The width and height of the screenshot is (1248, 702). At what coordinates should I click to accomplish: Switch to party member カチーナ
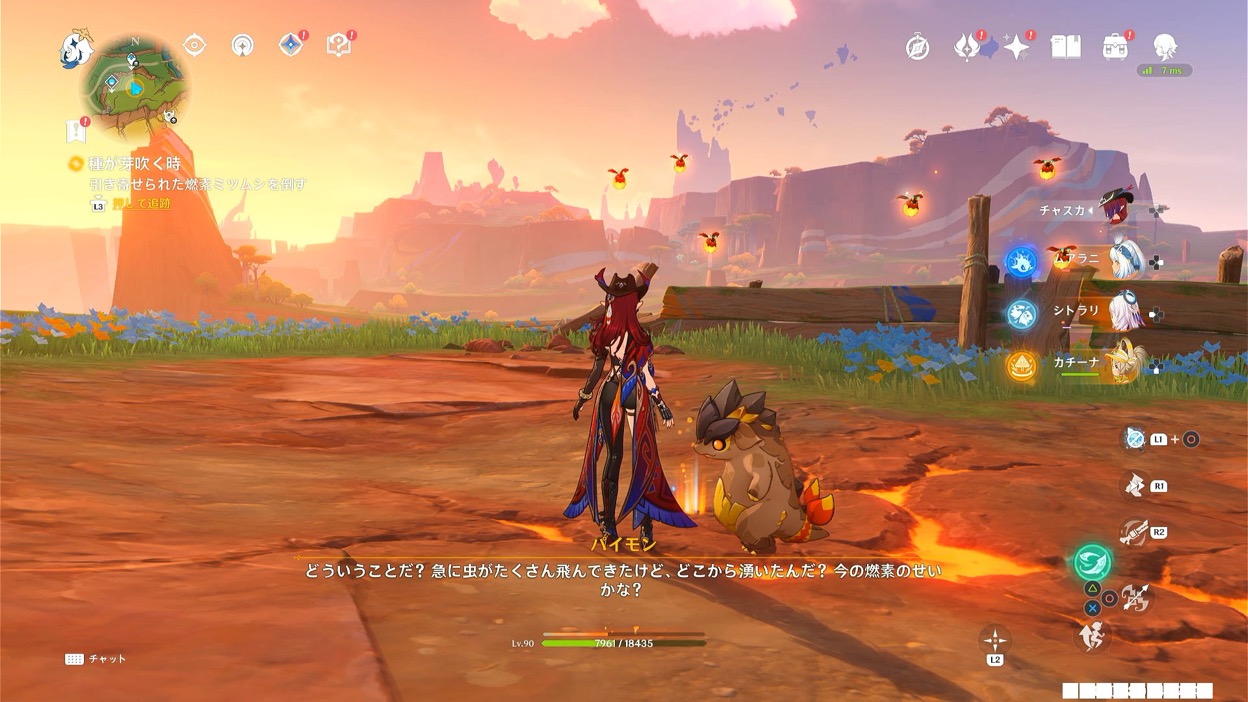[x=1125, y=365]
